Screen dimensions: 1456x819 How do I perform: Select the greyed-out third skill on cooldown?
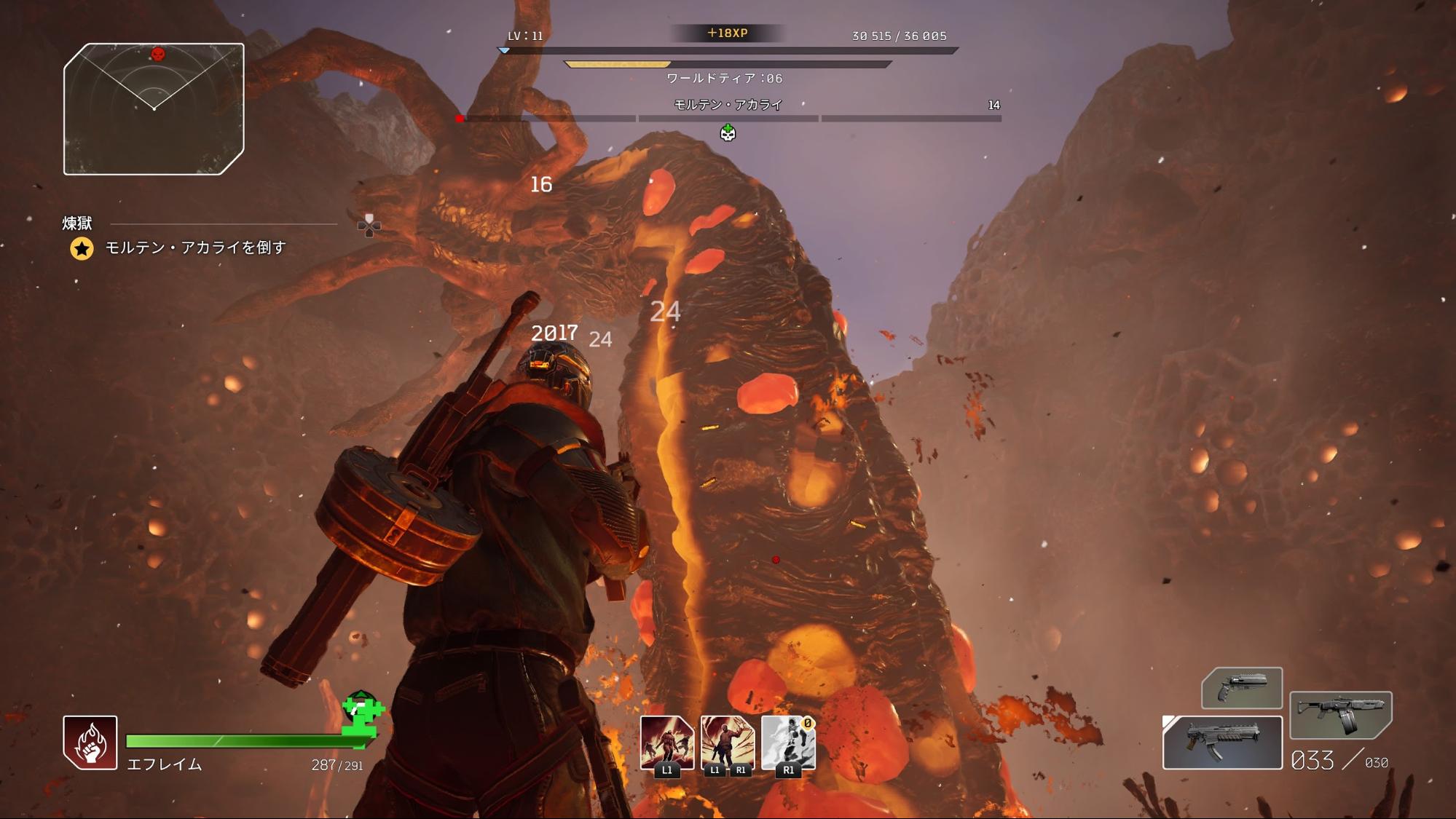[x=787, y=743]
